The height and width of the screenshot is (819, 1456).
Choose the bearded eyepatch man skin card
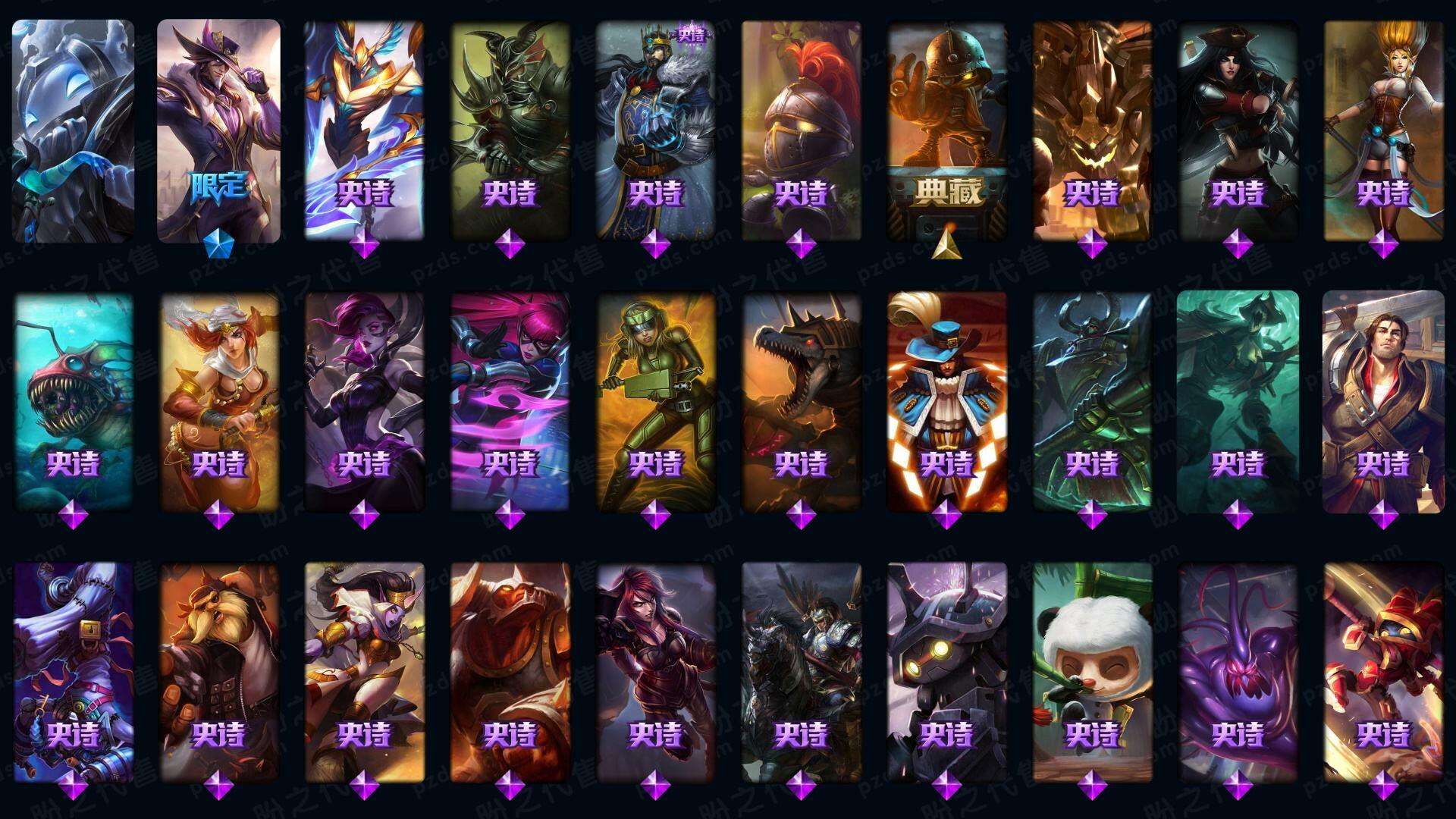point(218,671)
